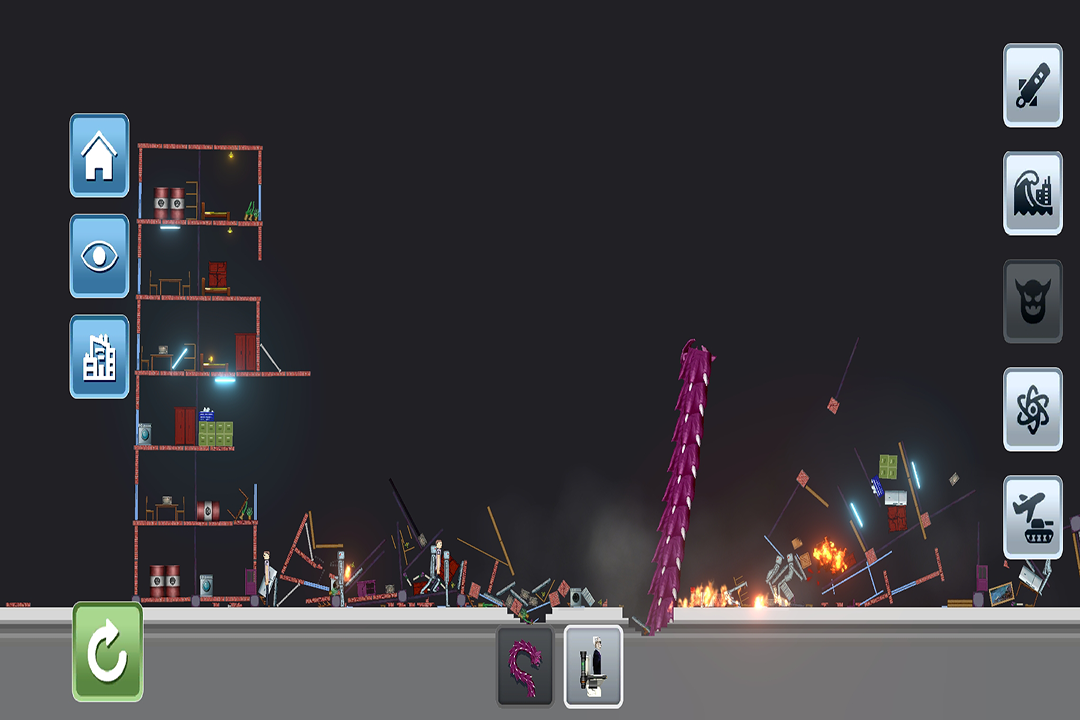Activate the atom nuclear category
The width and height of the screenshot is (1080, 720).
[x=1033, y=409]
